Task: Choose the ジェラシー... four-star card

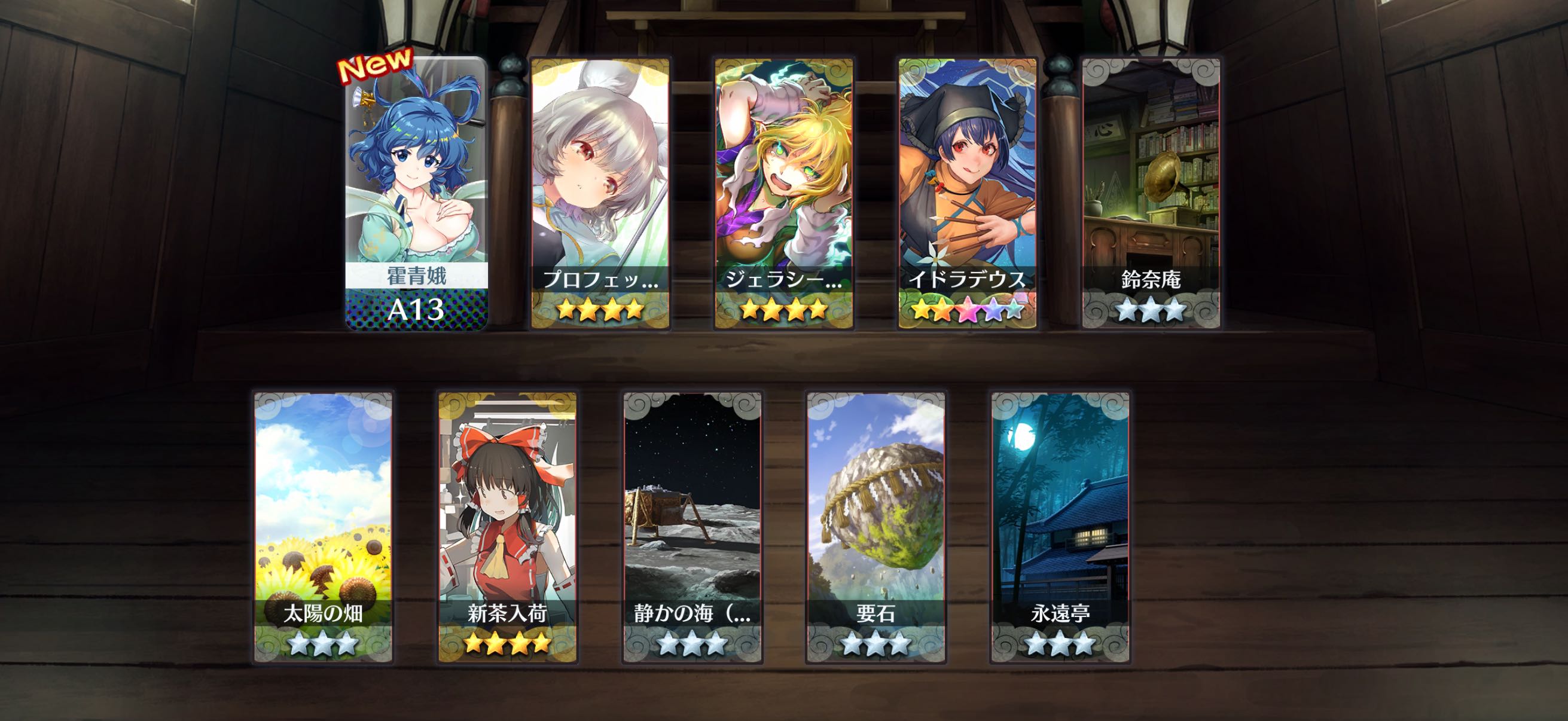Action: [784, 194]
